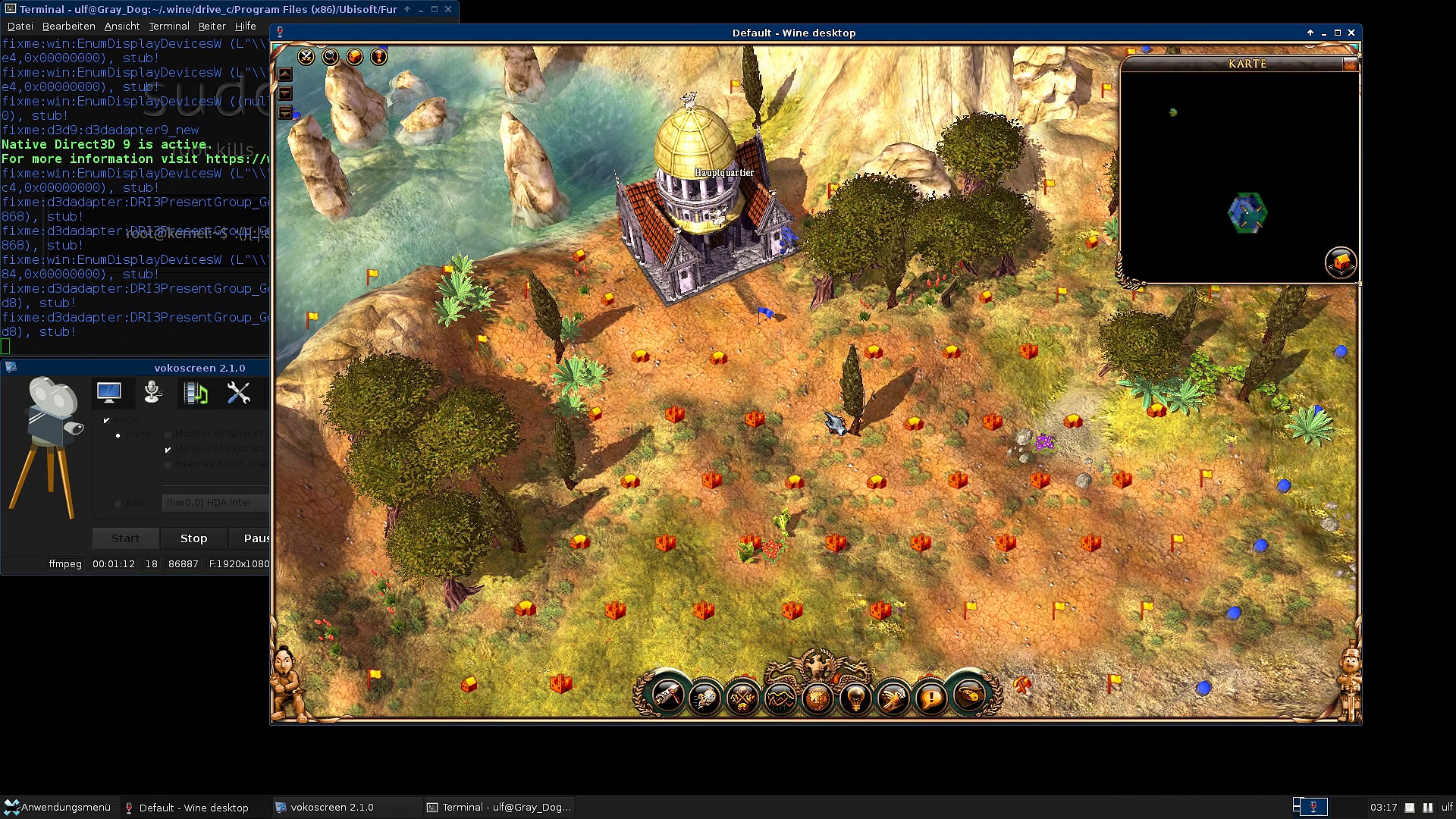Open the globe world map icon
The image size is (1456, 819).
tap(817, 697)
